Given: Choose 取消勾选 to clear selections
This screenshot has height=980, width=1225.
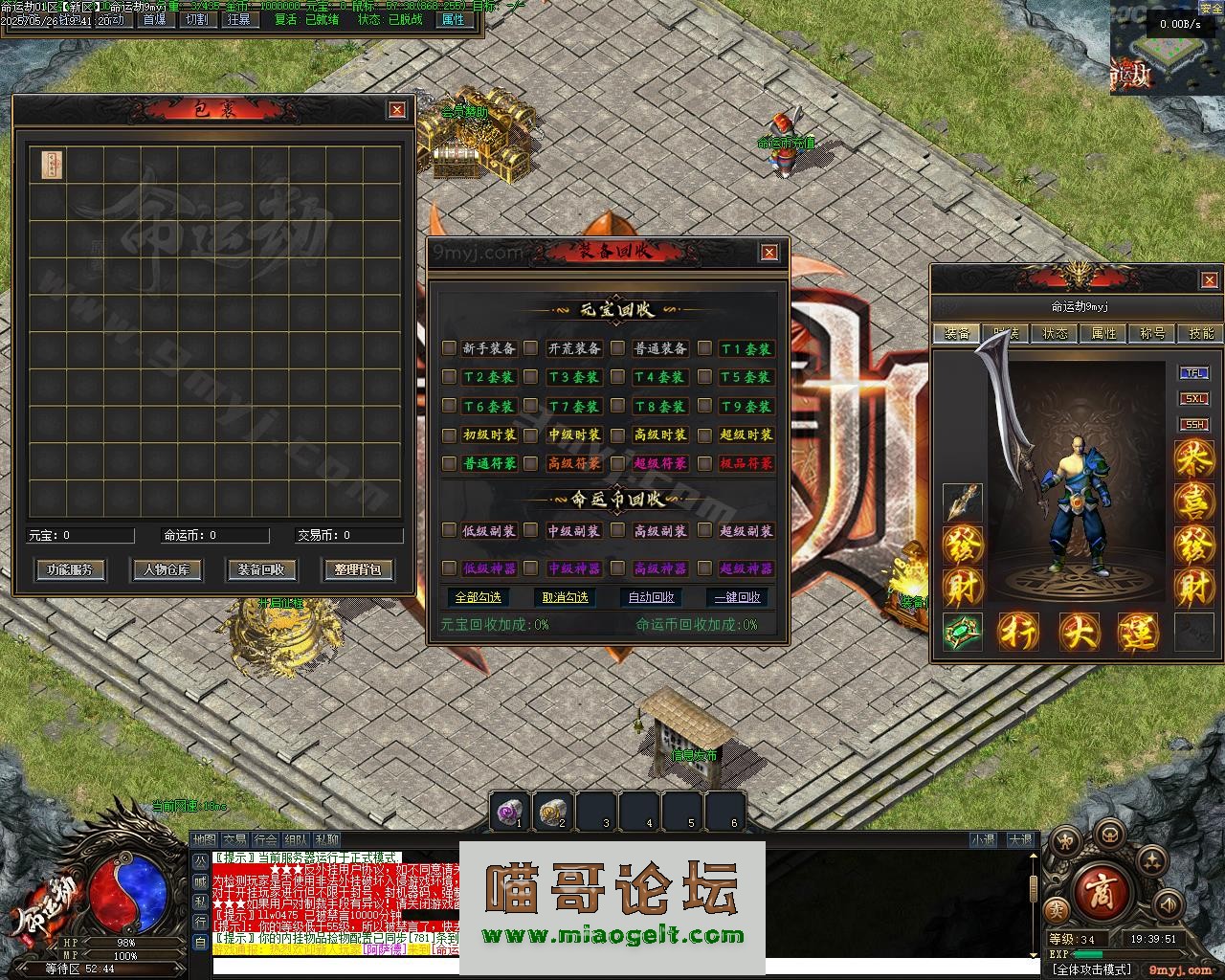Looking at the screenshot, I should [565, 597].
